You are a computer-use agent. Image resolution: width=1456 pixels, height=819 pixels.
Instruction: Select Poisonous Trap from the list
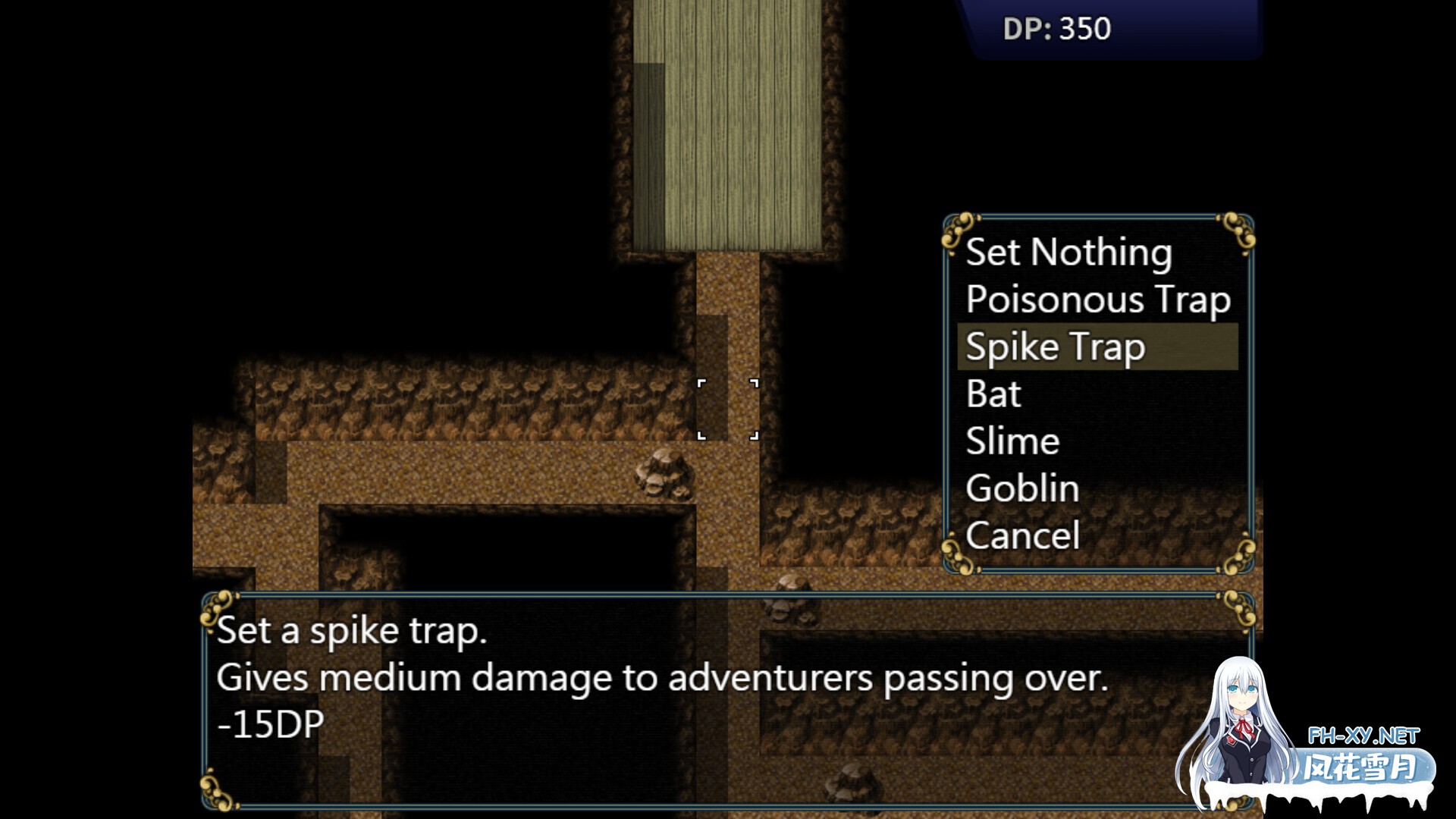(1097, 300)
